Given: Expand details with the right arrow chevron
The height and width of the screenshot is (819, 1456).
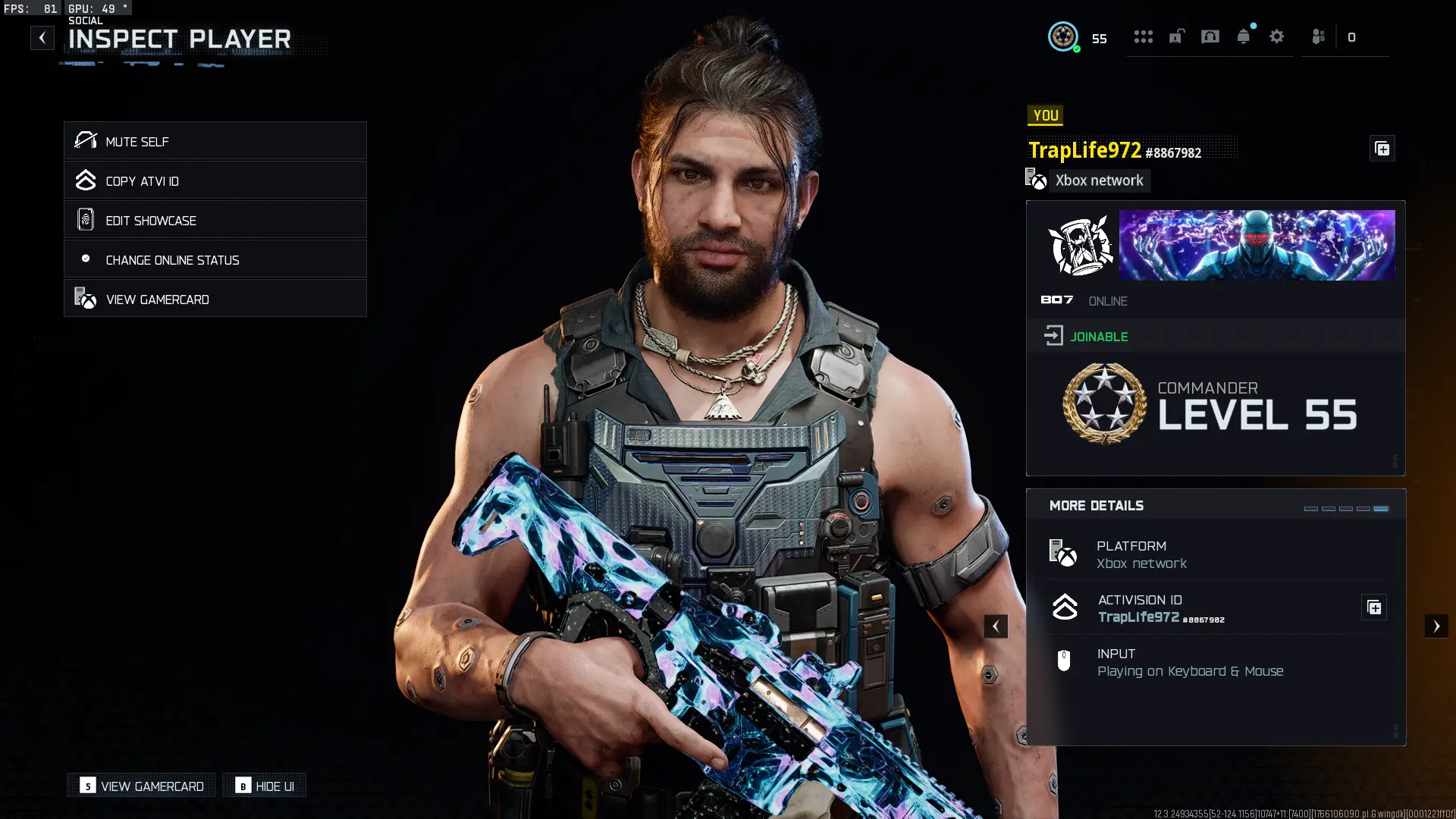Looking at the screenshot, I should tap(1436, 626).
